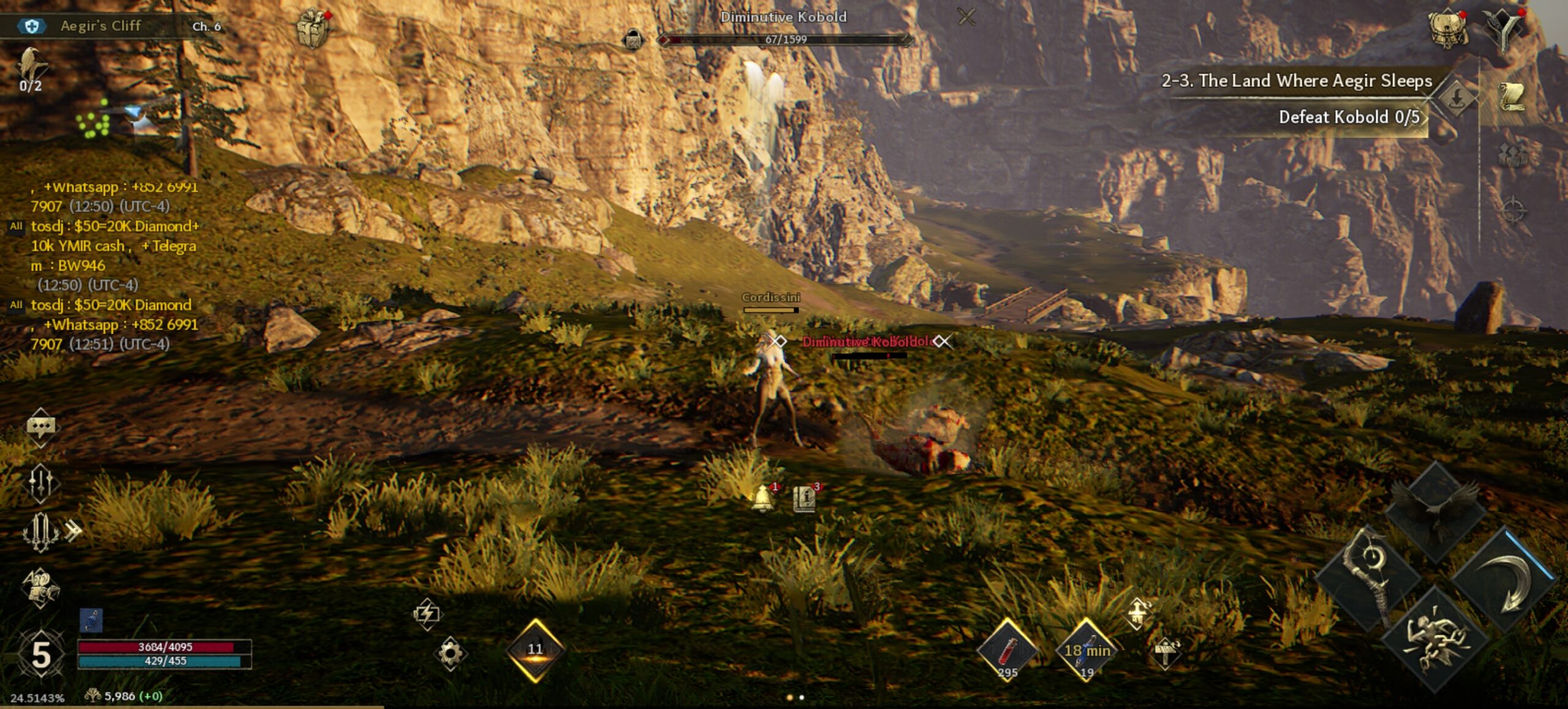Toggle the lightning battery power-saving icon
Screen dimensions: 1568x709
click(427, 613)
